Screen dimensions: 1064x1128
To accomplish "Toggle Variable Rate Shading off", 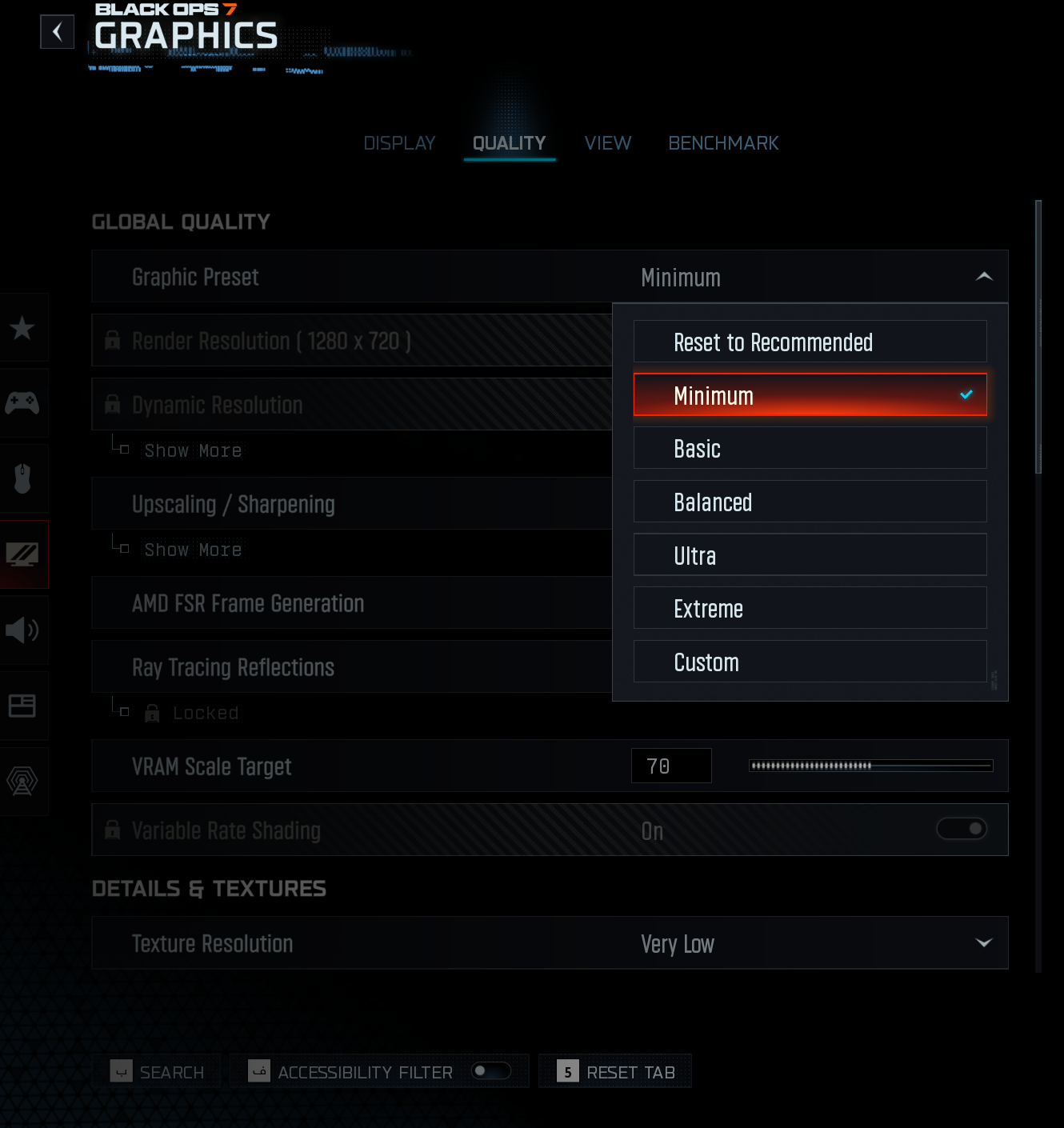I will pyautogui.click(x=962, y=830).
